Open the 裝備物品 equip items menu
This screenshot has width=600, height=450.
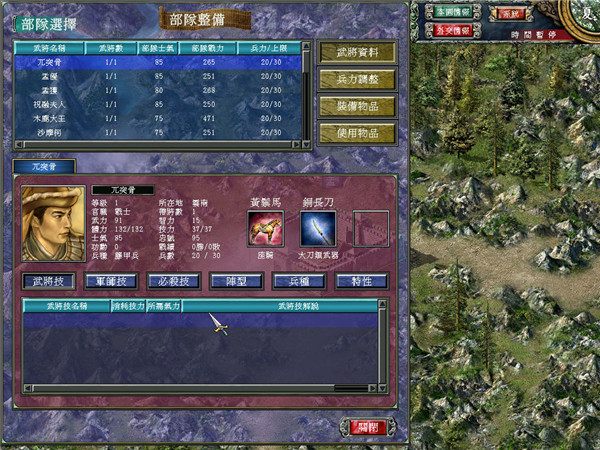pyautogui.click(x=356, y=106)
